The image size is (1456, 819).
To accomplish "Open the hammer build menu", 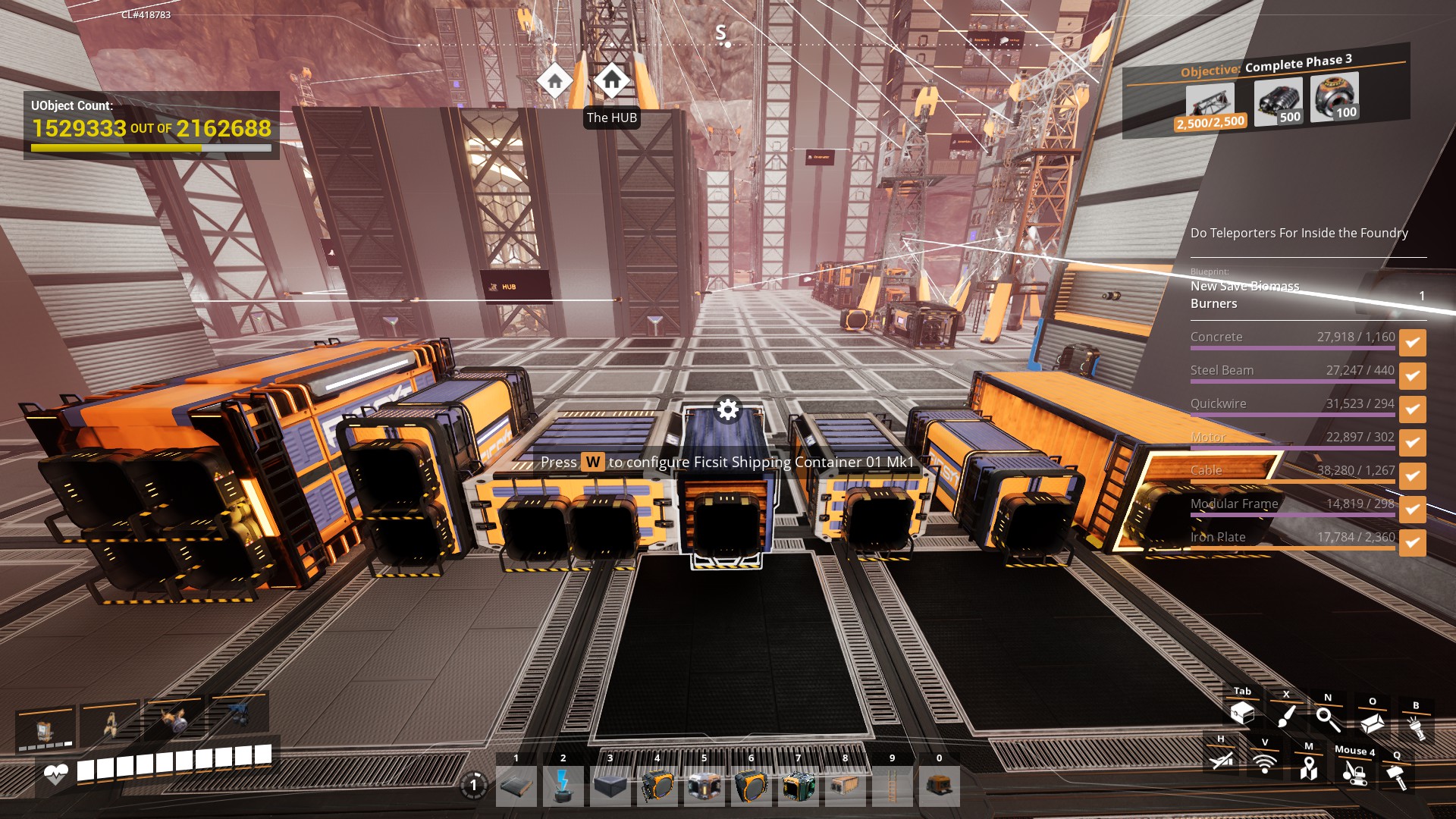I will pyautogui.click(x=1396, y=777).
